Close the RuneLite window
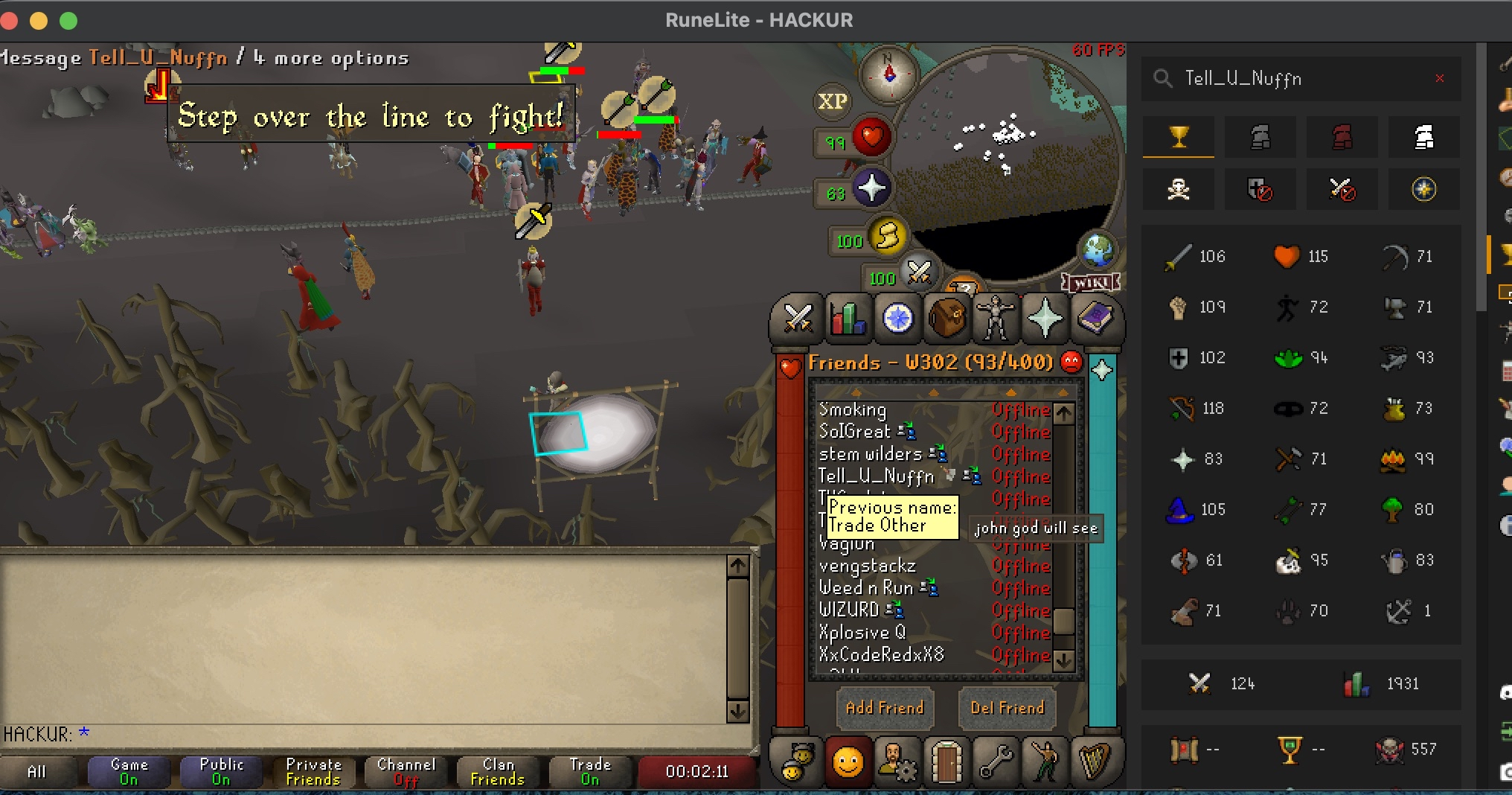1512x795 pixels. 10,21
